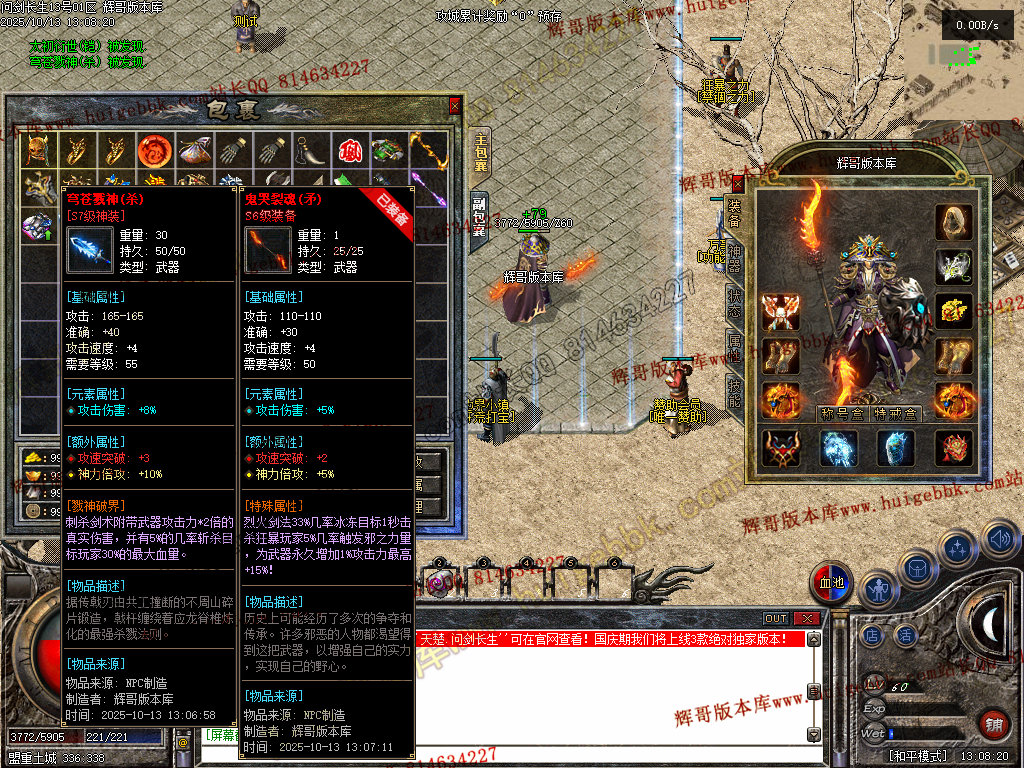Switch to the 主包裹 main bag tab
This screenshot has height=768, width=1024.
pyautogui.click(x=481, y=152)
